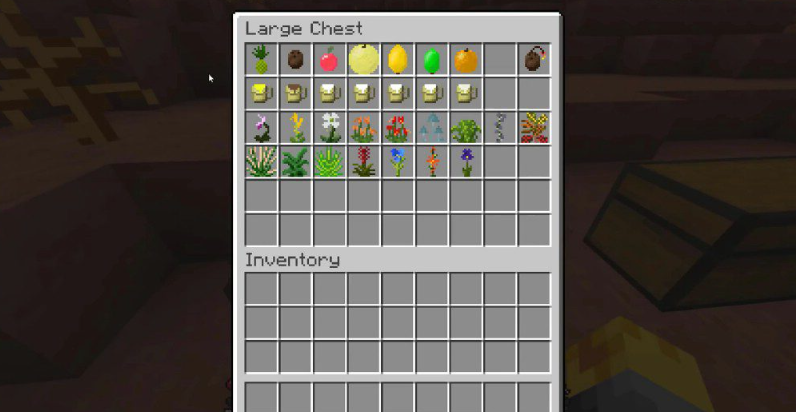Select the white lily flower
The height and width of the screenshot is (412, 796).
tap(329, 128)
